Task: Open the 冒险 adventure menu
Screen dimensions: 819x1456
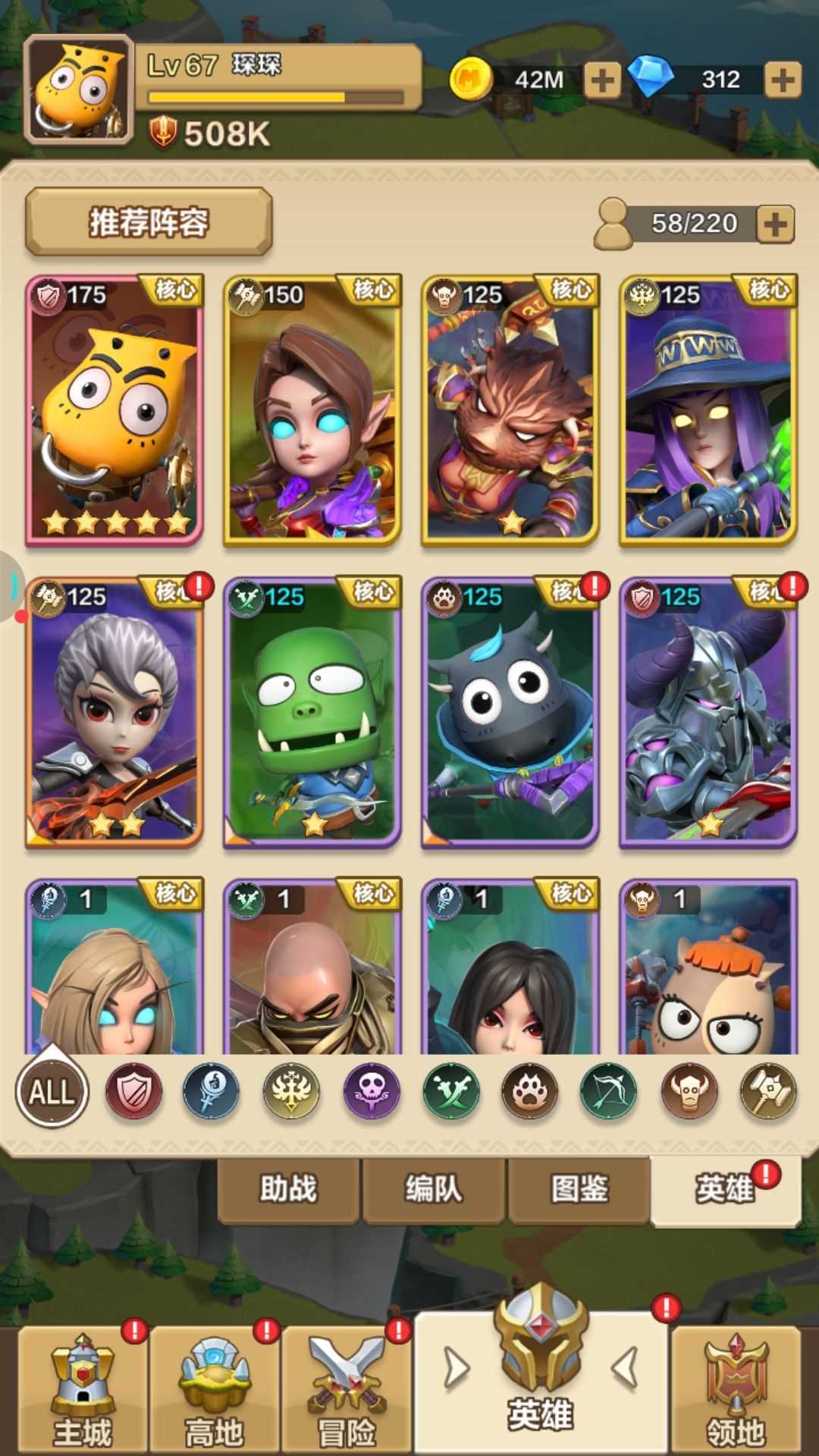Action: 347,1392
